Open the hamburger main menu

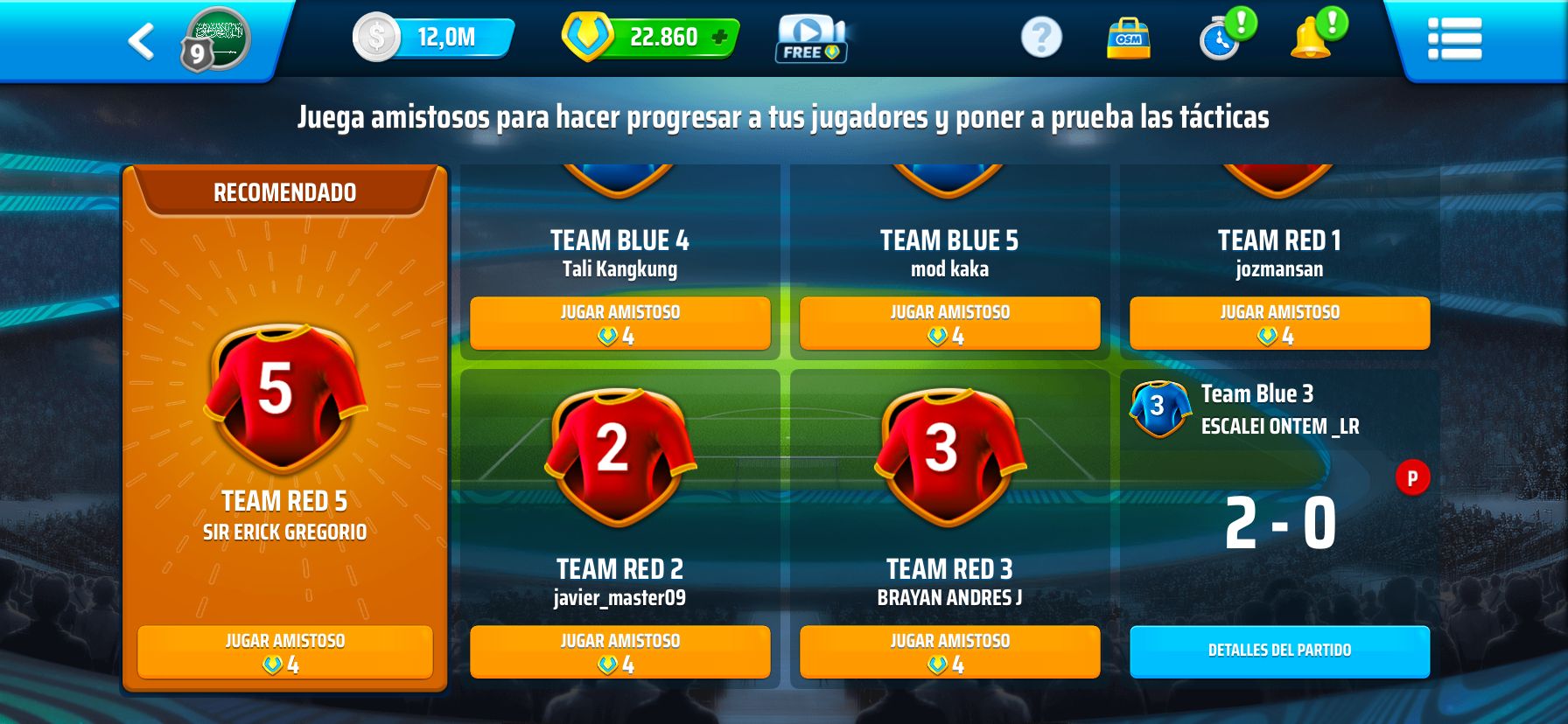point(1454,39)
